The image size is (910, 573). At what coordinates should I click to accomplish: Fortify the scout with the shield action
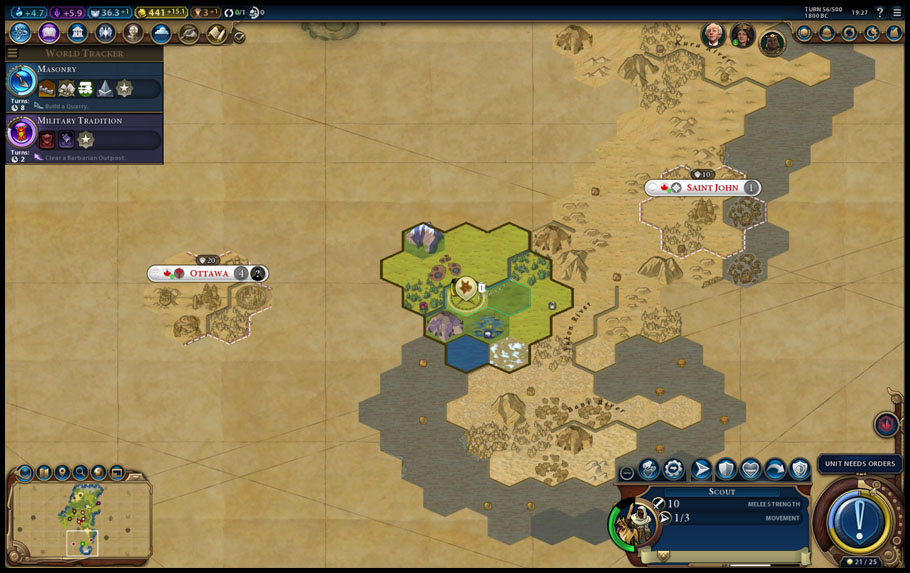pos(726,468)
